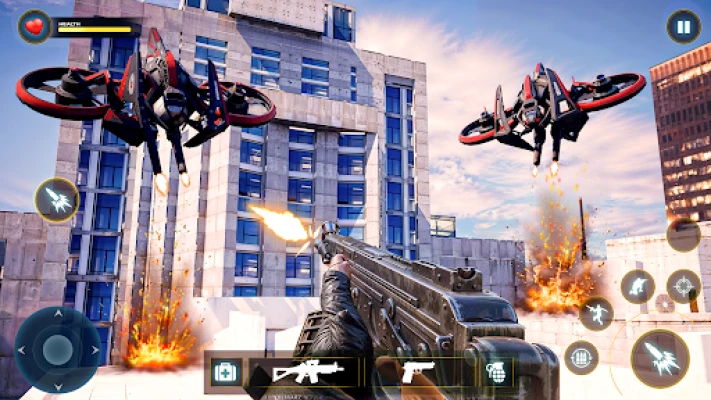Image resolution: width=711 pixels, height=400 pixels.
Task: Click the movement joystick's up arrow
Action: 57,318
